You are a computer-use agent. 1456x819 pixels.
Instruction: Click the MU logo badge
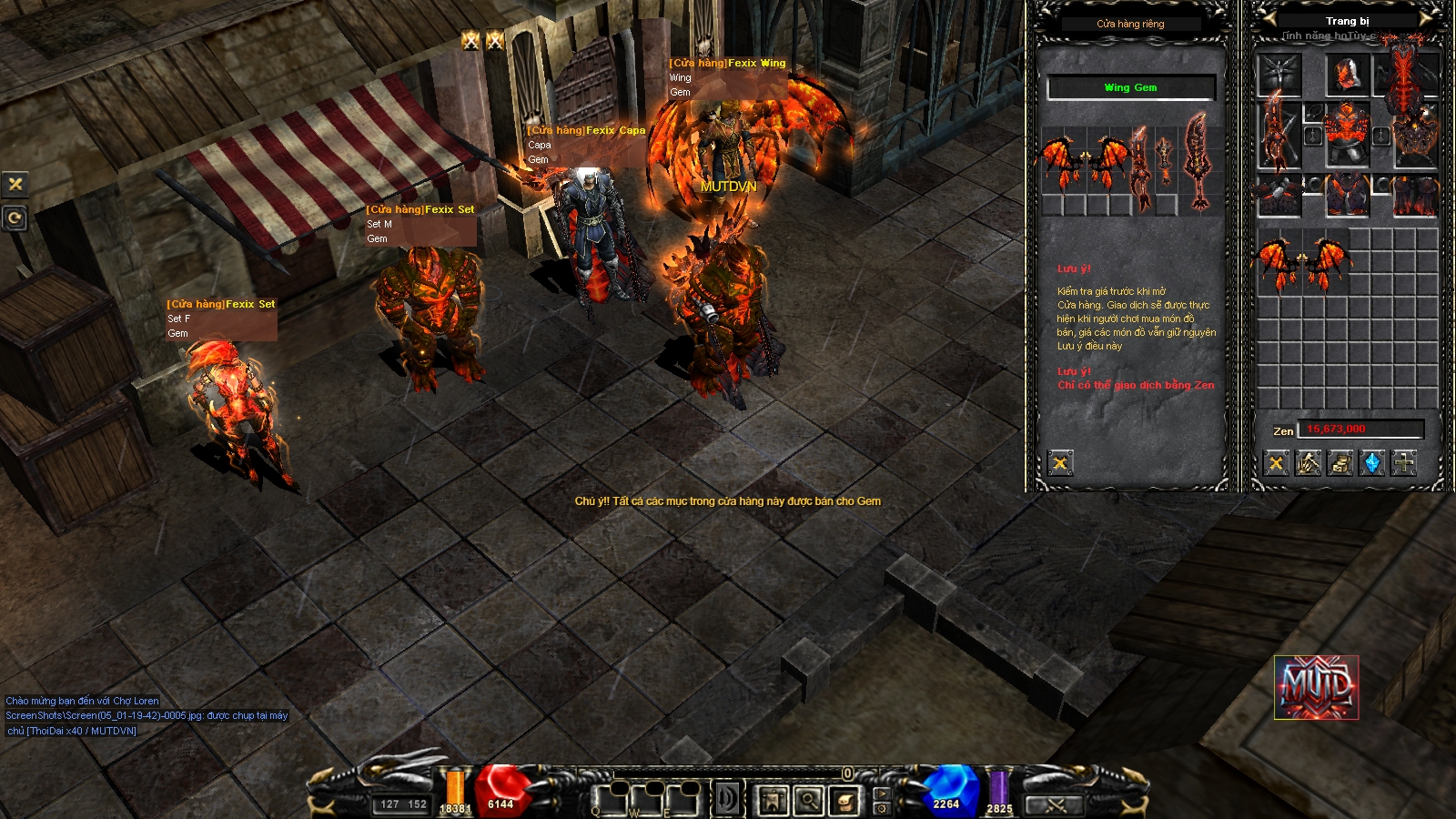[1316, 687]
